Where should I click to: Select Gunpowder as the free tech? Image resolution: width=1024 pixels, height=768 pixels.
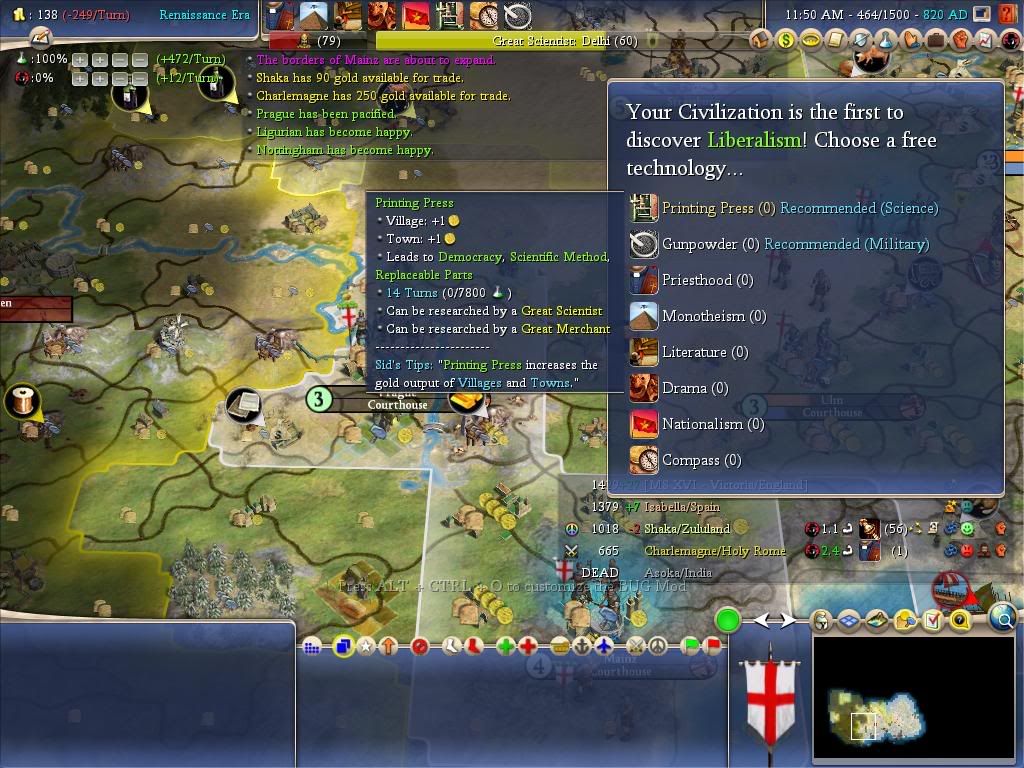point(699,244)
